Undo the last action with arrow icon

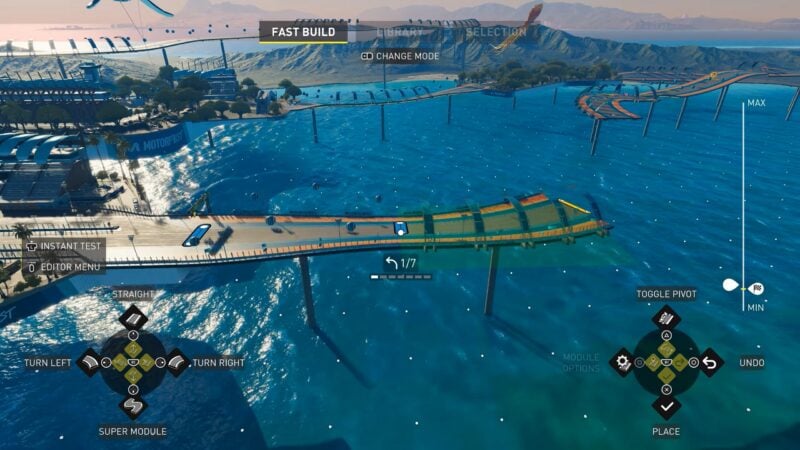[710, 362]
